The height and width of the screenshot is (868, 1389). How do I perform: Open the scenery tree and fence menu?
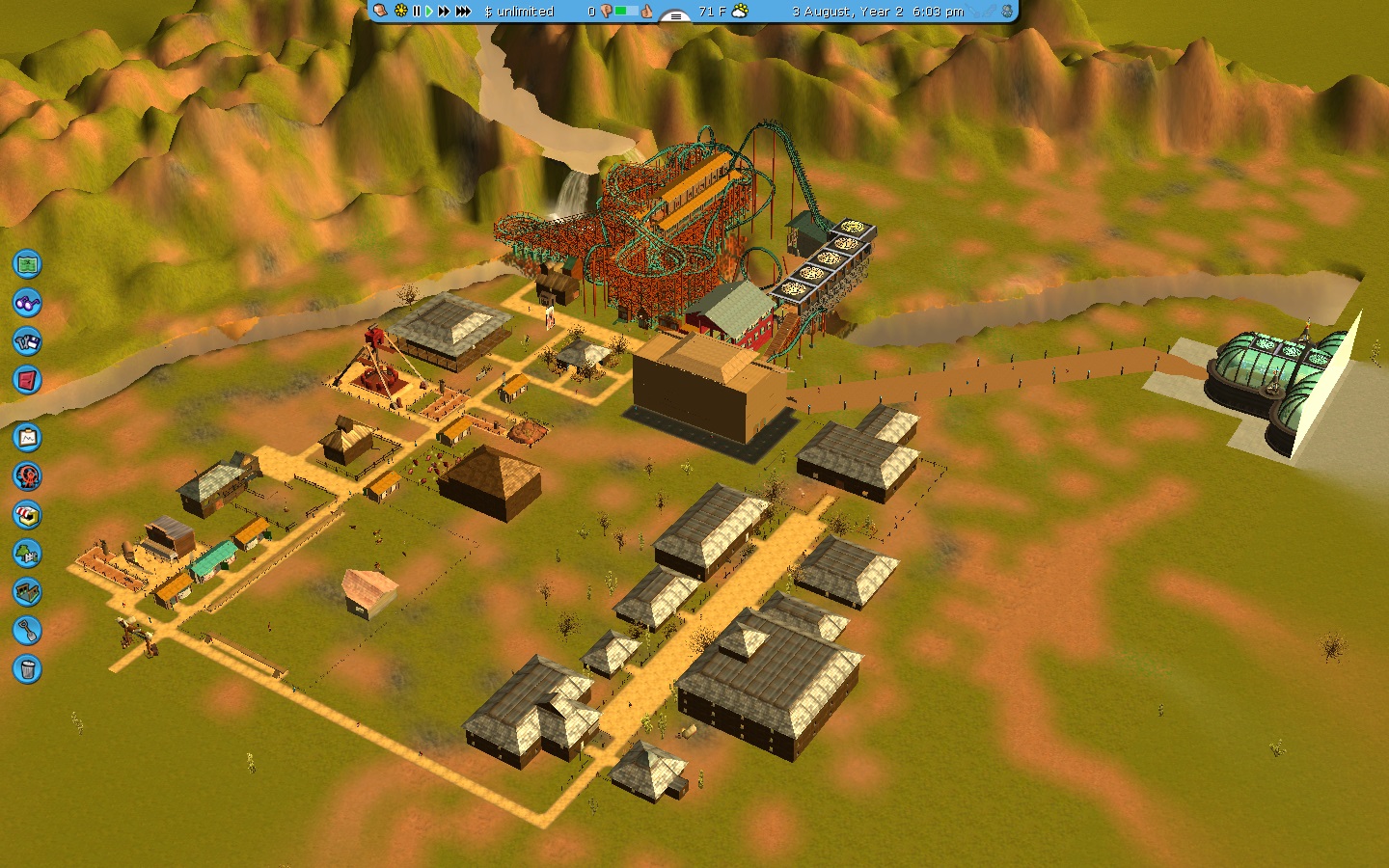click(x=27, y=554)
